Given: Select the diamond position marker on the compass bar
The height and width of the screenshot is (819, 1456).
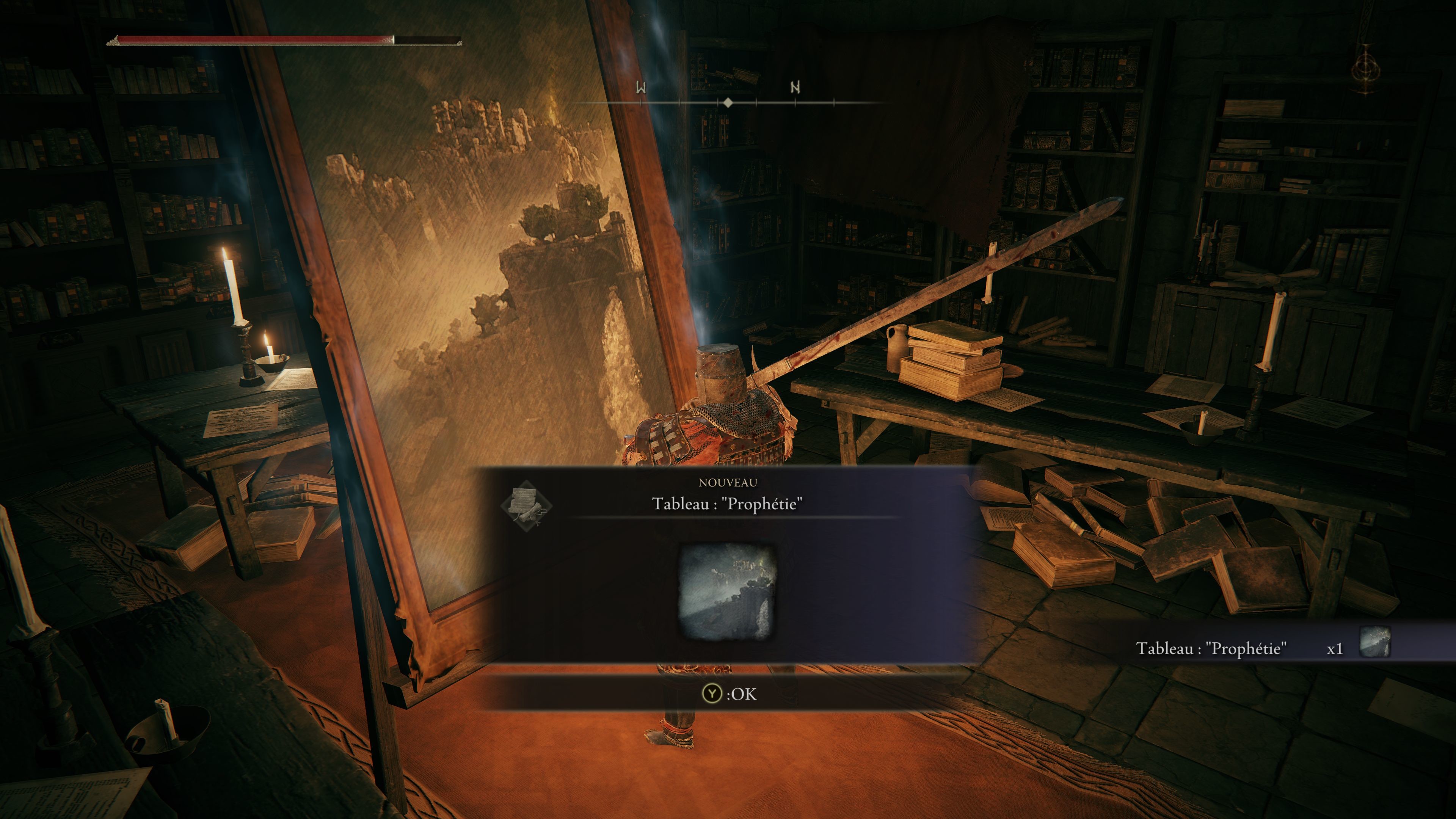Looking at the screenshot, I should 728,103.
